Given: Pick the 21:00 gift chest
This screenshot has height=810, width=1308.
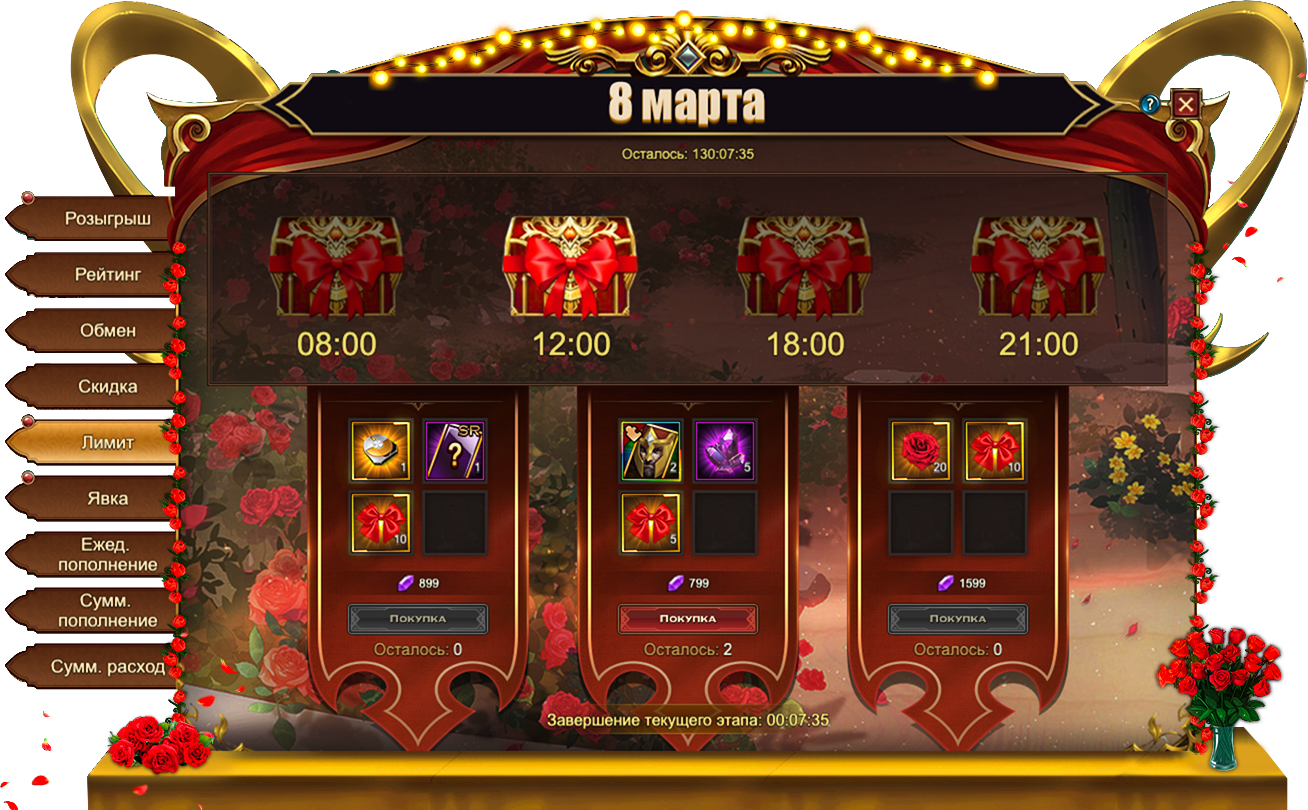Looking at the screenshot, I should (x=1039, y=268).
